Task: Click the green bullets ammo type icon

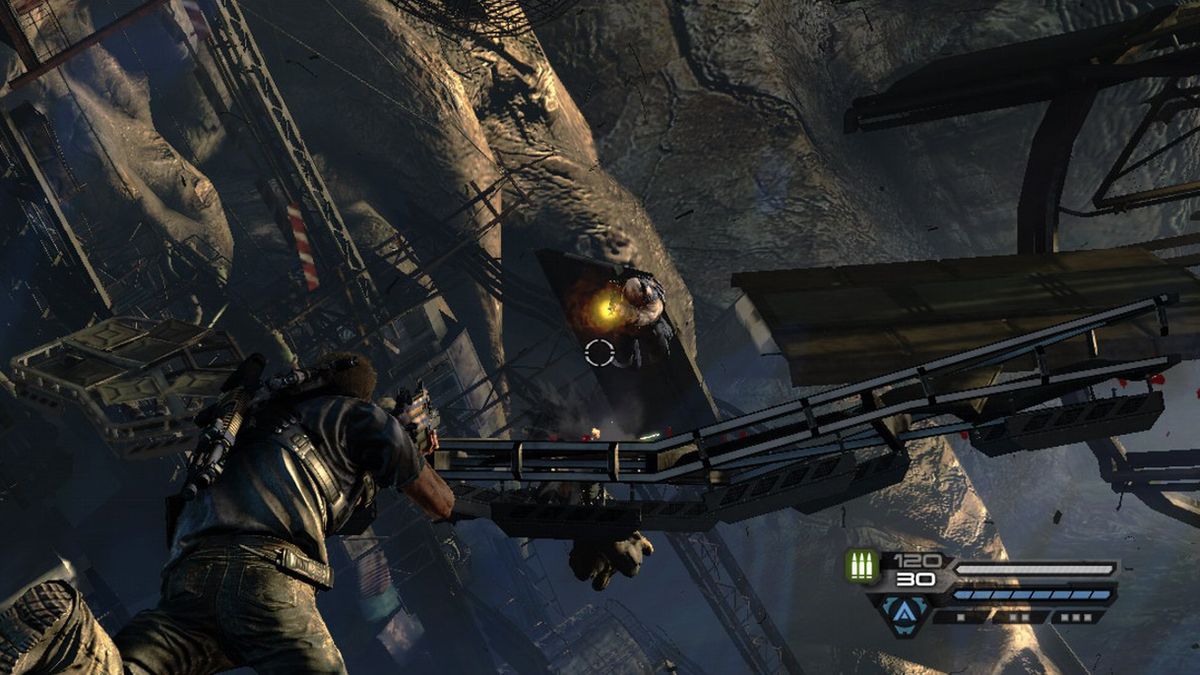Action: click(x=862, y=565)
